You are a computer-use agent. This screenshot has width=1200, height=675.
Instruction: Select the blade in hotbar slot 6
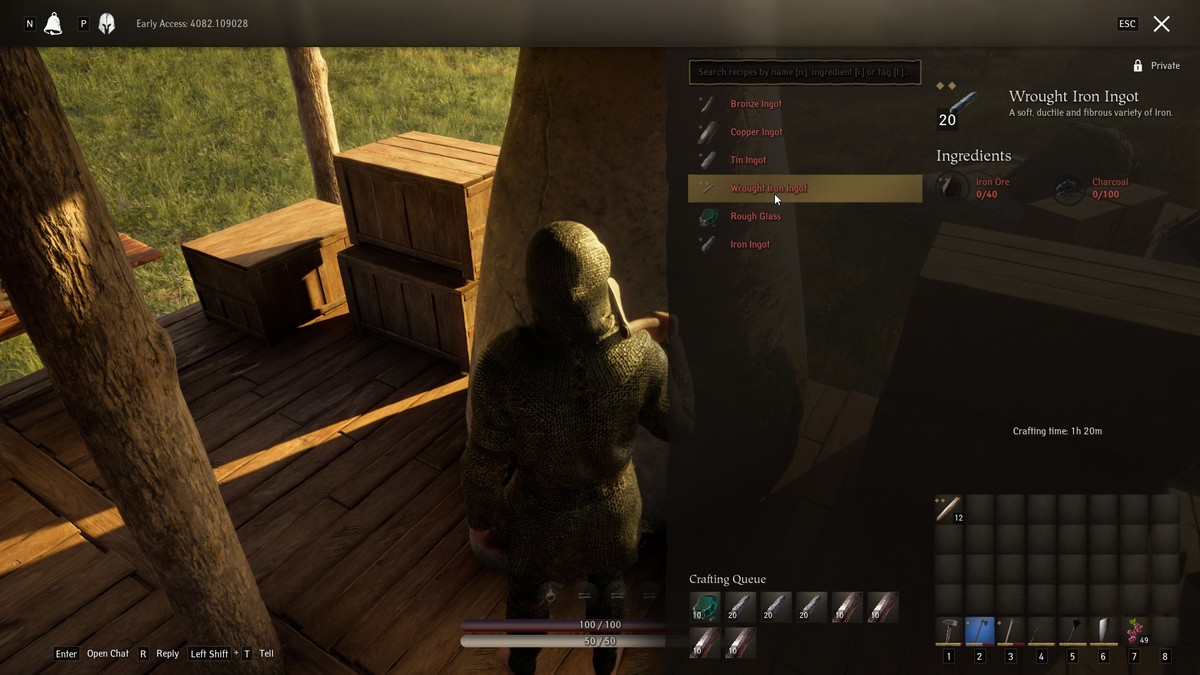[x=1103, y=632]
